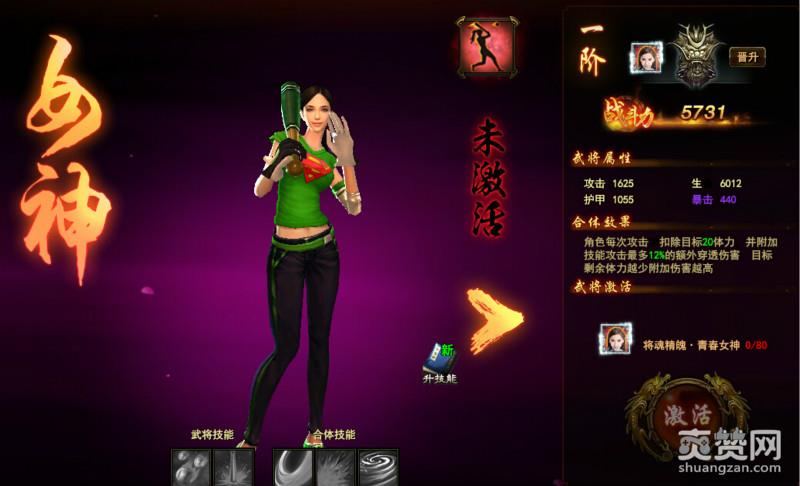Viewport: 800px width, 486px height.
Task: Open the 升技能 skill upgrade book
Action: [x=439, y=362]
